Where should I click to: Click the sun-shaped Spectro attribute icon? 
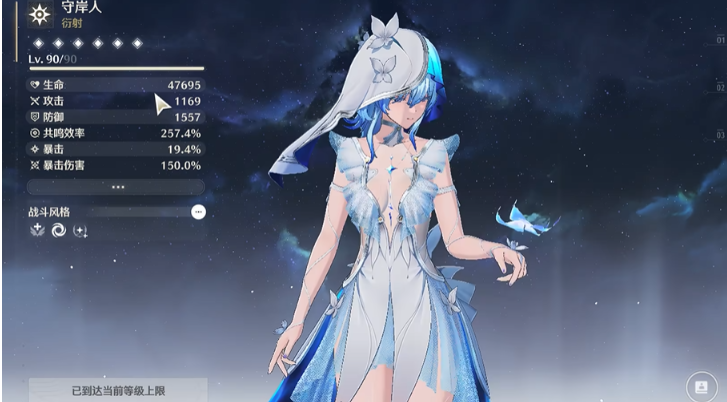pyautogui.click(x=40, y=14)
